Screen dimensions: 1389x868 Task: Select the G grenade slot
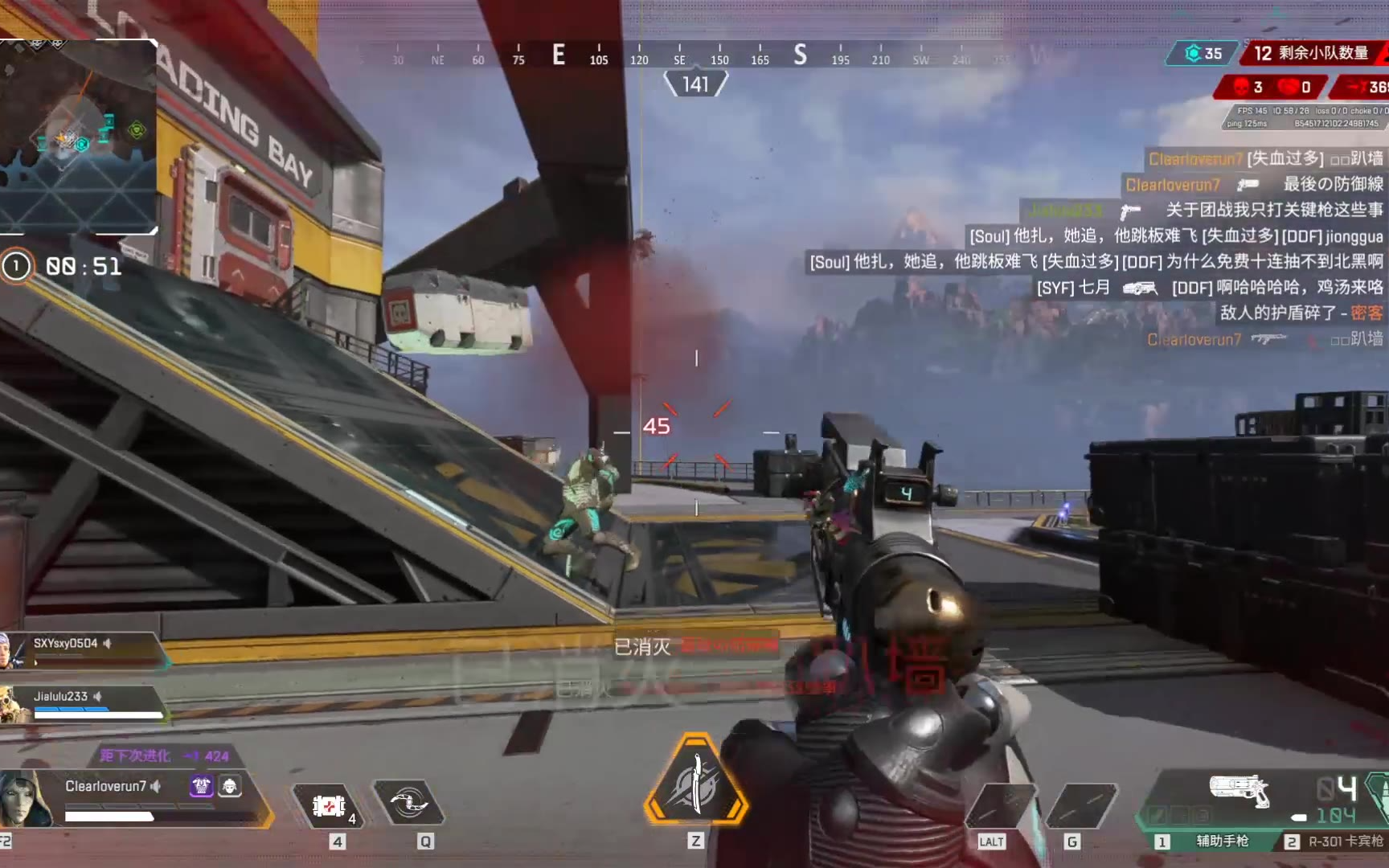(x=1081, y=805)
